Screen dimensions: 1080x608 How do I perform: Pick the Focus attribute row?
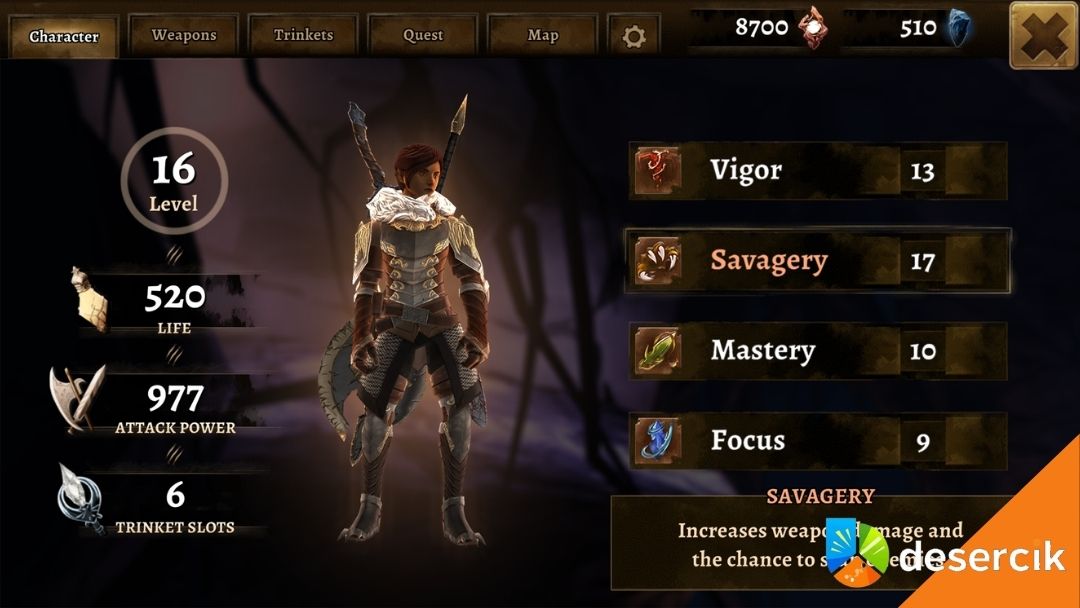(x=817, y=440)
